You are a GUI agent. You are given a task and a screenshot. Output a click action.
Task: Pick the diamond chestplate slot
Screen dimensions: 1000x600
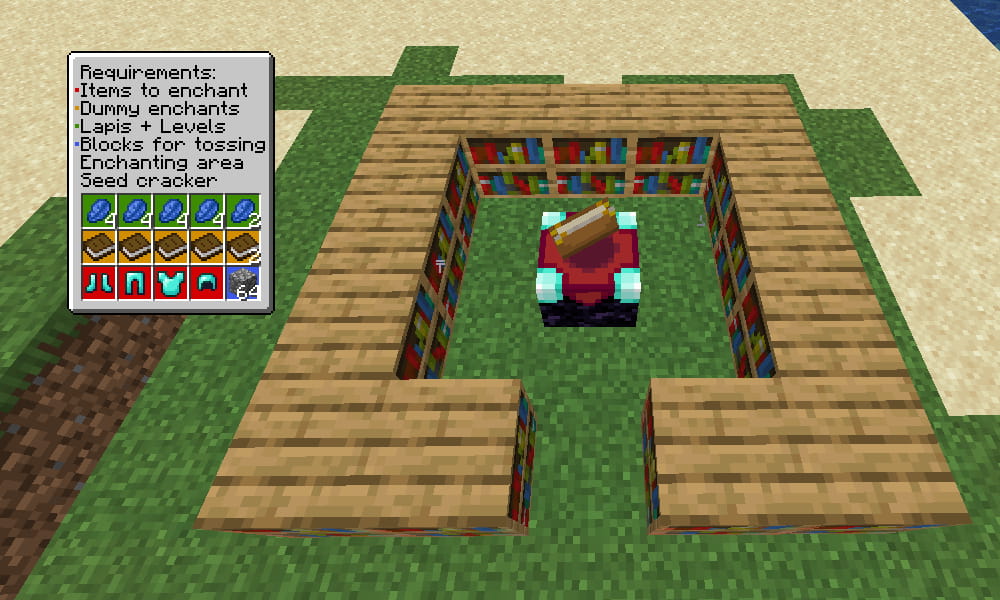coord(170,282)
